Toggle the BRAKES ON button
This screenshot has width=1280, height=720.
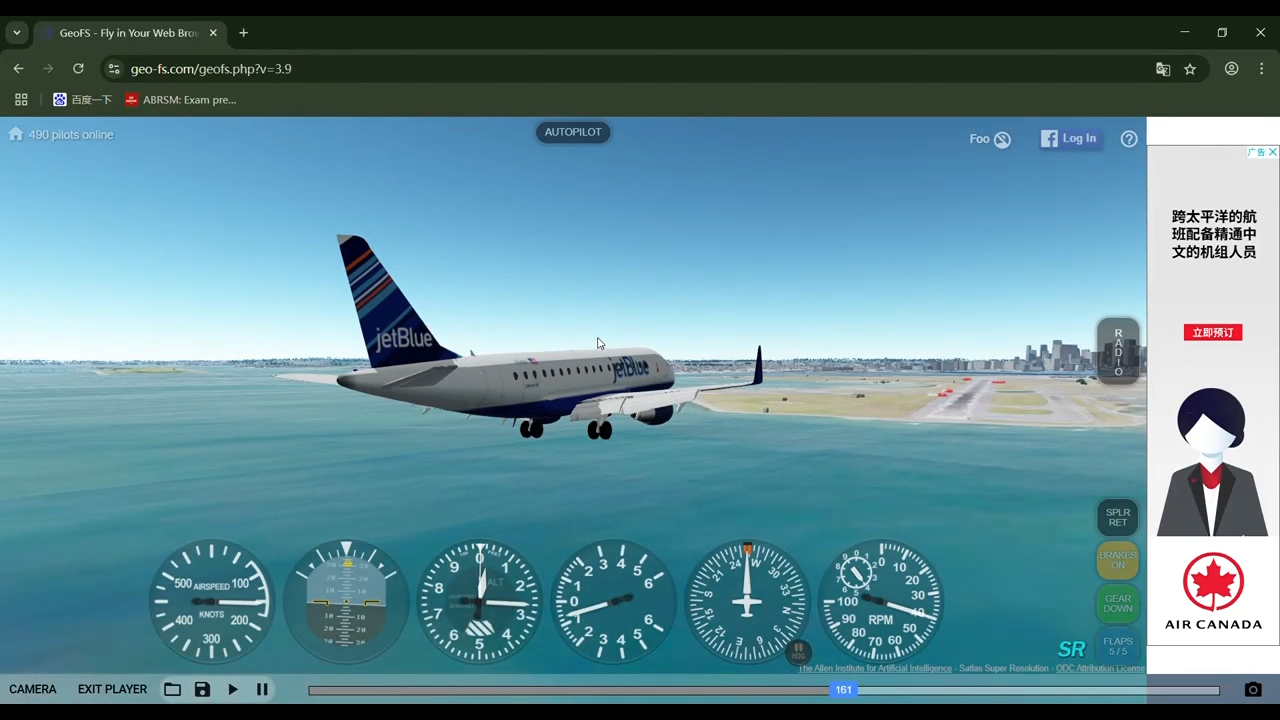[x=1118, y=561]
